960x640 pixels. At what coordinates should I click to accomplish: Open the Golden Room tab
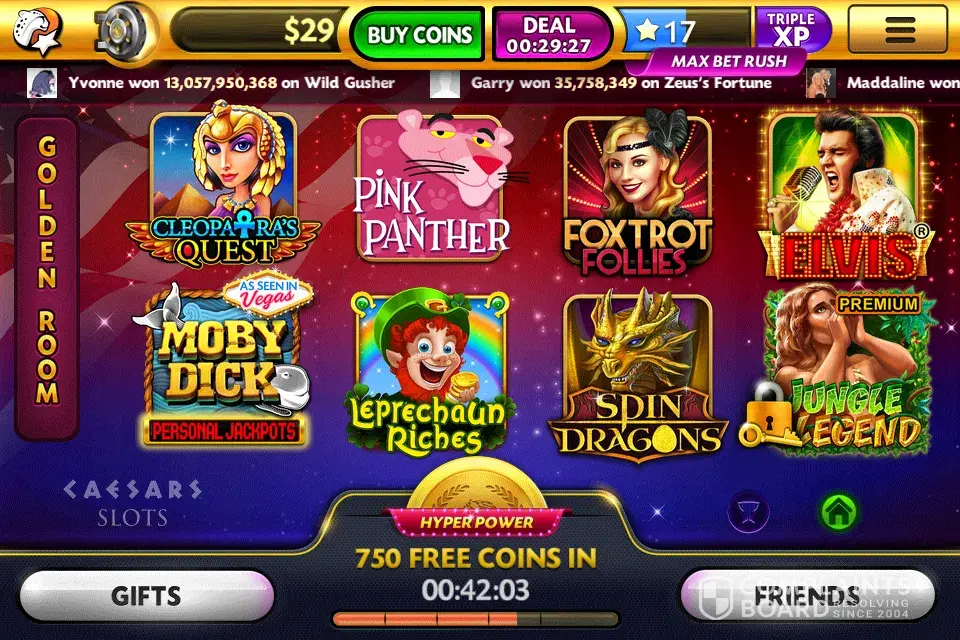[47, 277]
